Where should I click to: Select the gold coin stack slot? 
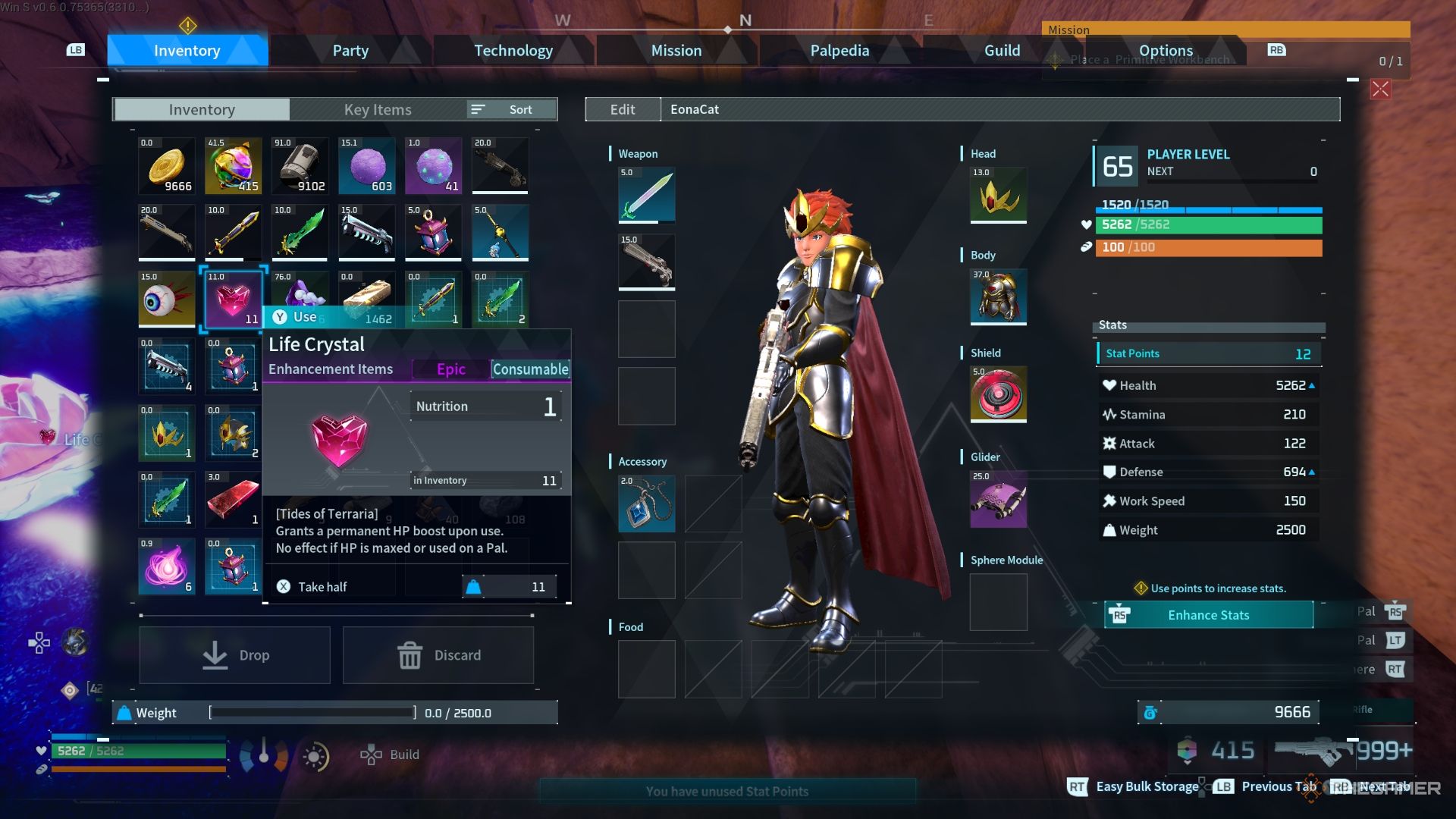point(167,166)
